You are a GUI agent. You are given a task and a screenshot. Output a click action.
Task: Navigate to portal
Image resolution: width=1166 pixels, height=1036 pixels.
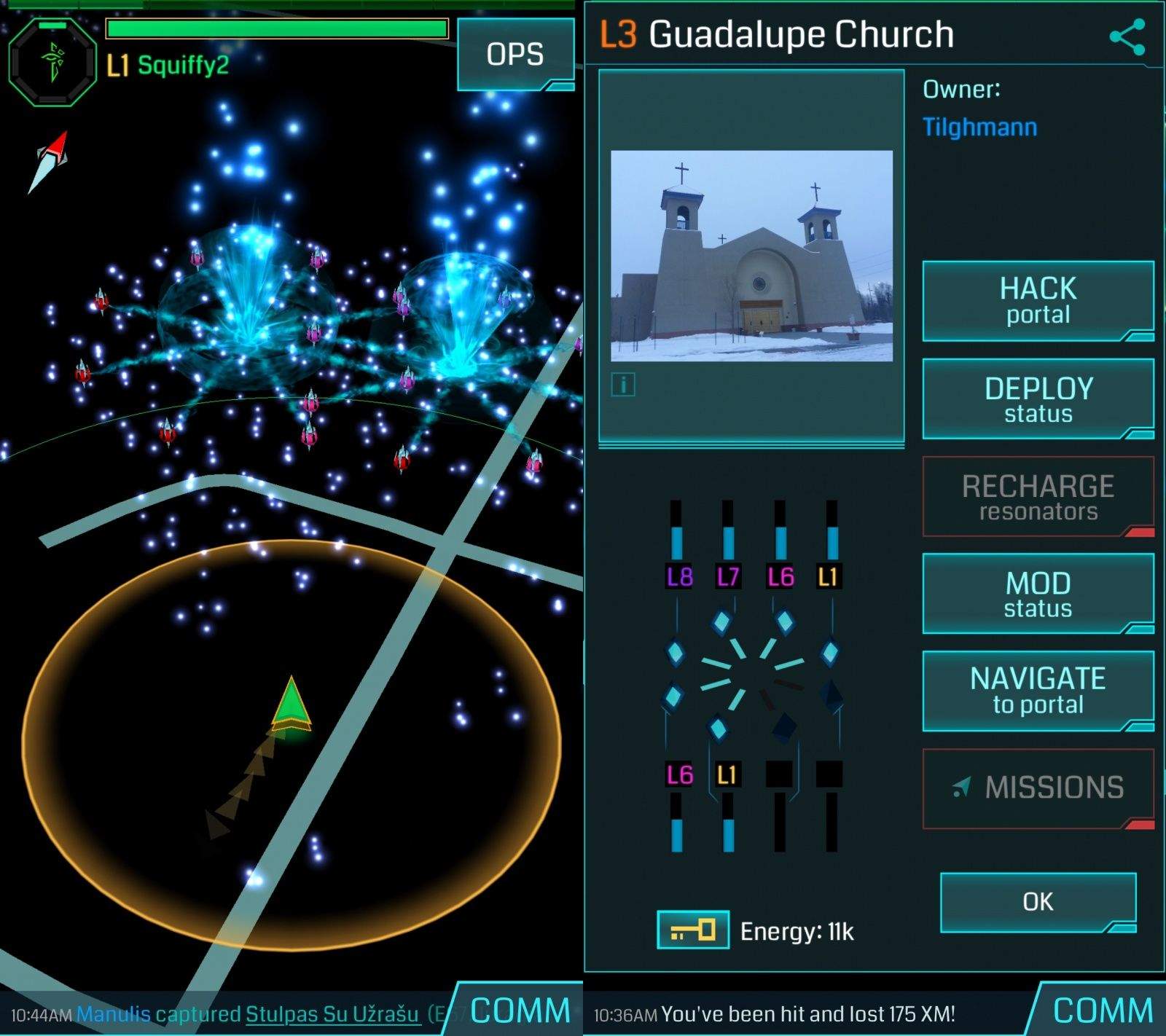pyautogui.click(x=1038, y=691)
